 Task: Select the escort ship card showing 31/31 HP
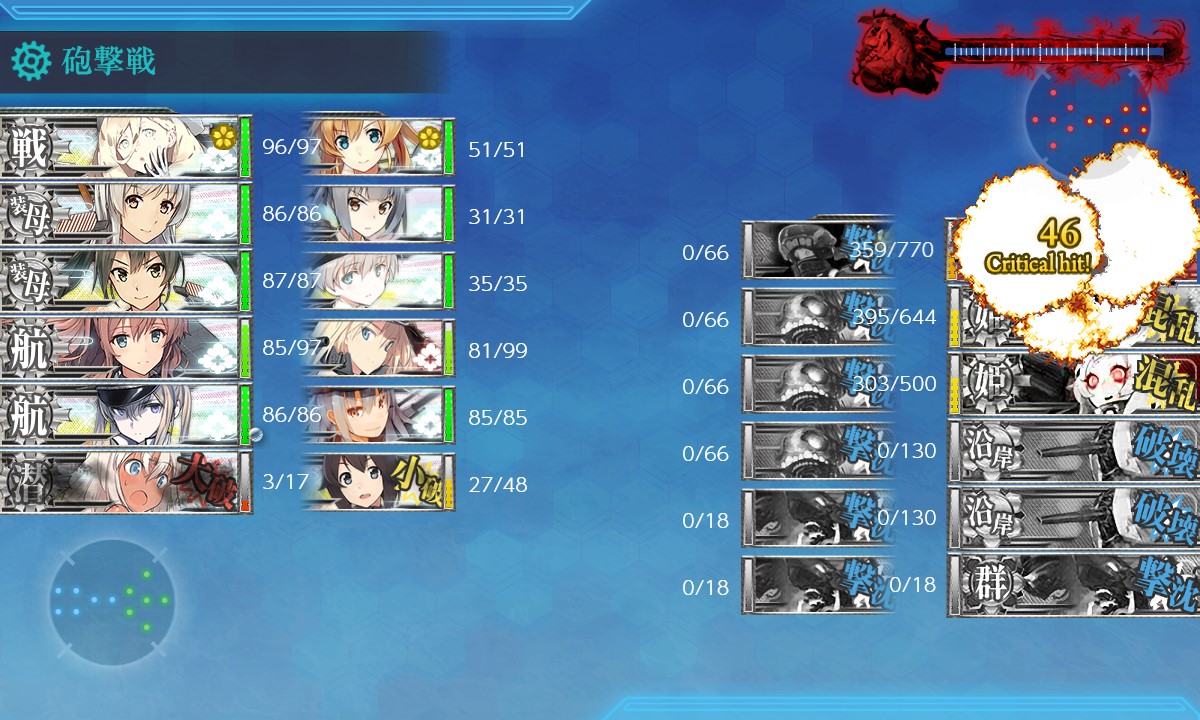(x=378, y=215)
